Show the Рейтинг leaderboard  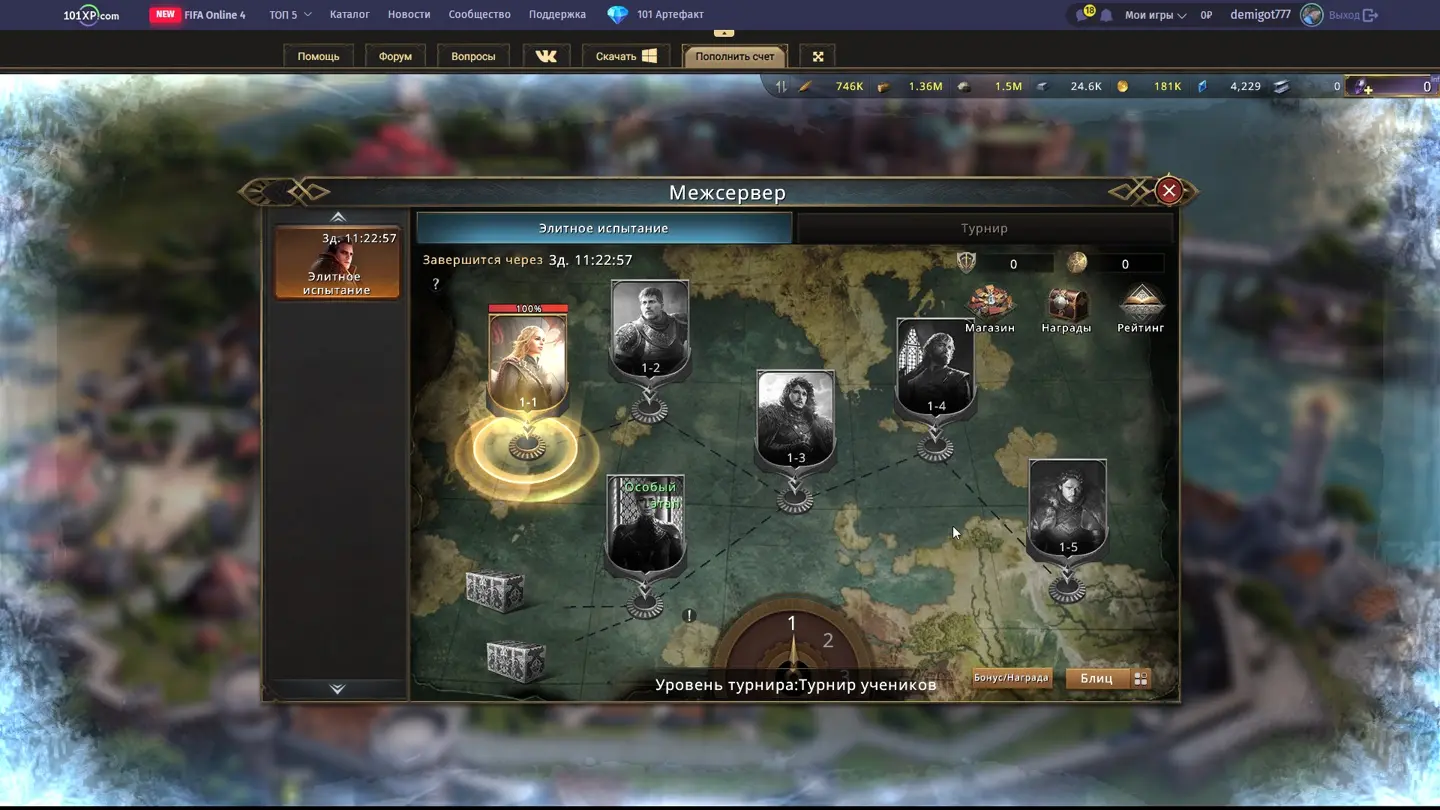click(x=1141, y=308)
